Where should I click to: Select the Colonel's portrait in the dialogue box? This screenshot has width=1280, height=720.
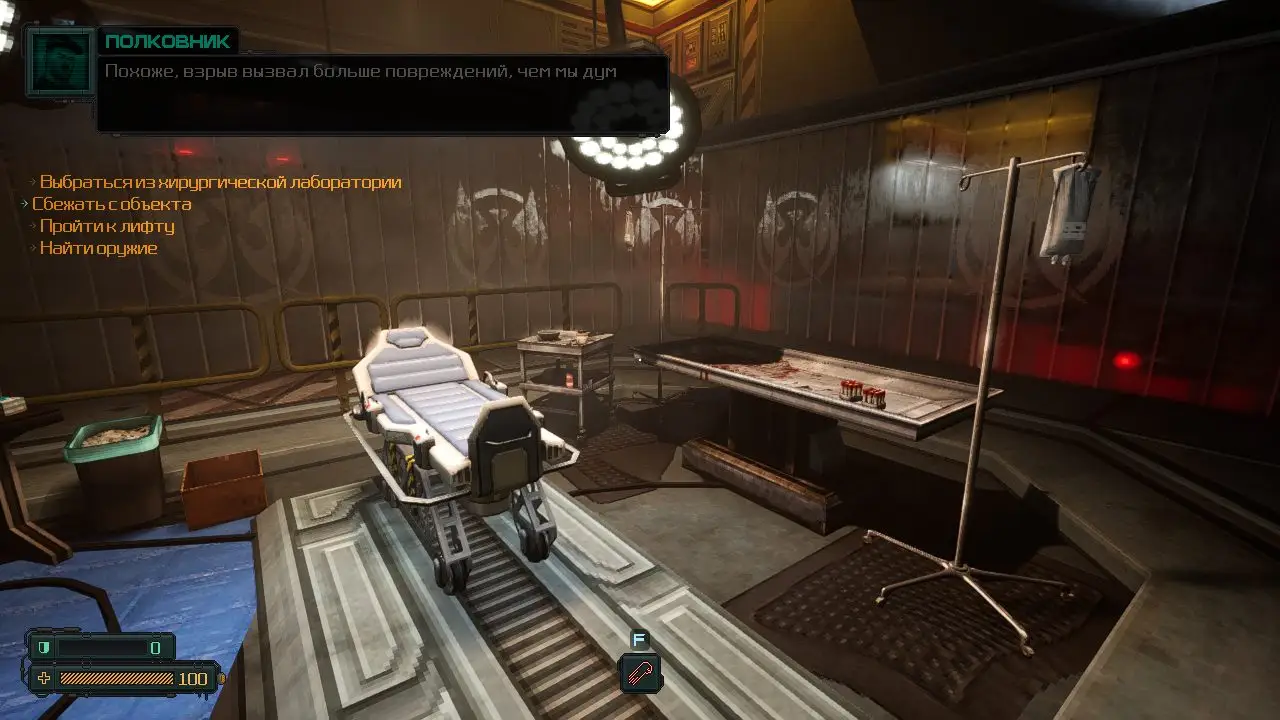[61, 61]
